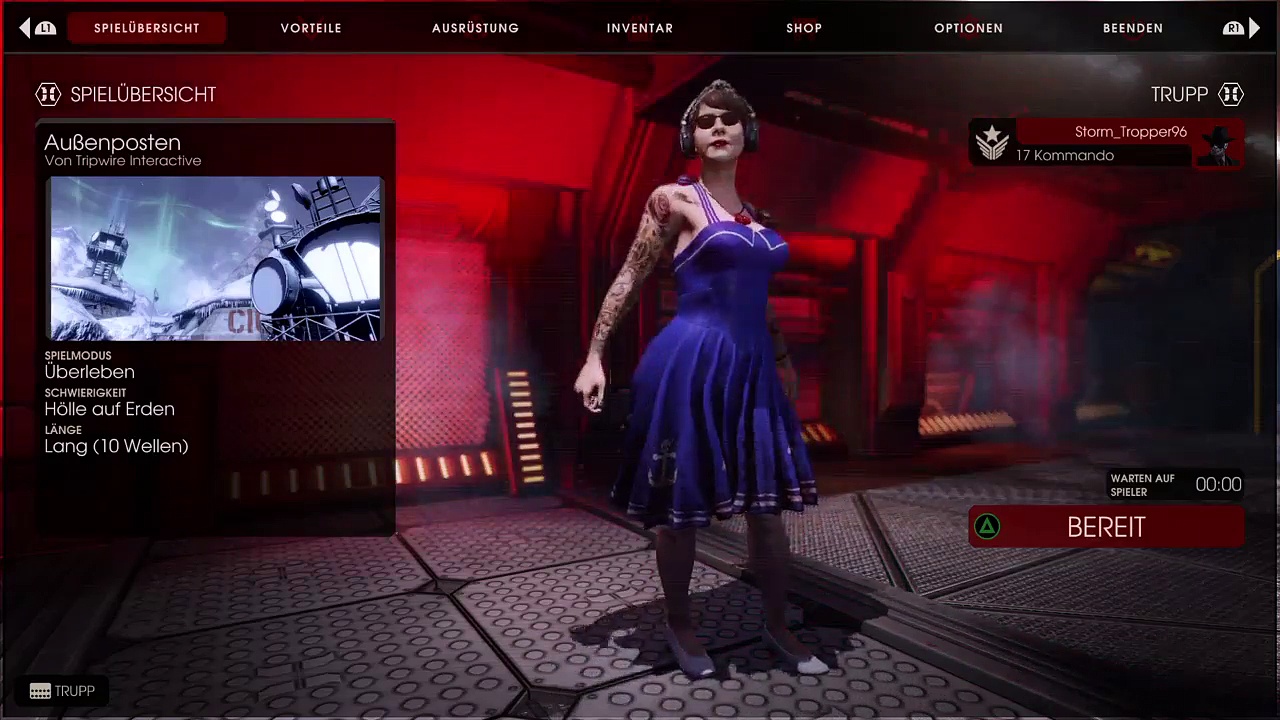Screen dimensions: 1280x720
Task: Open the Trupp chat button
Action: [x=62, y=691]
